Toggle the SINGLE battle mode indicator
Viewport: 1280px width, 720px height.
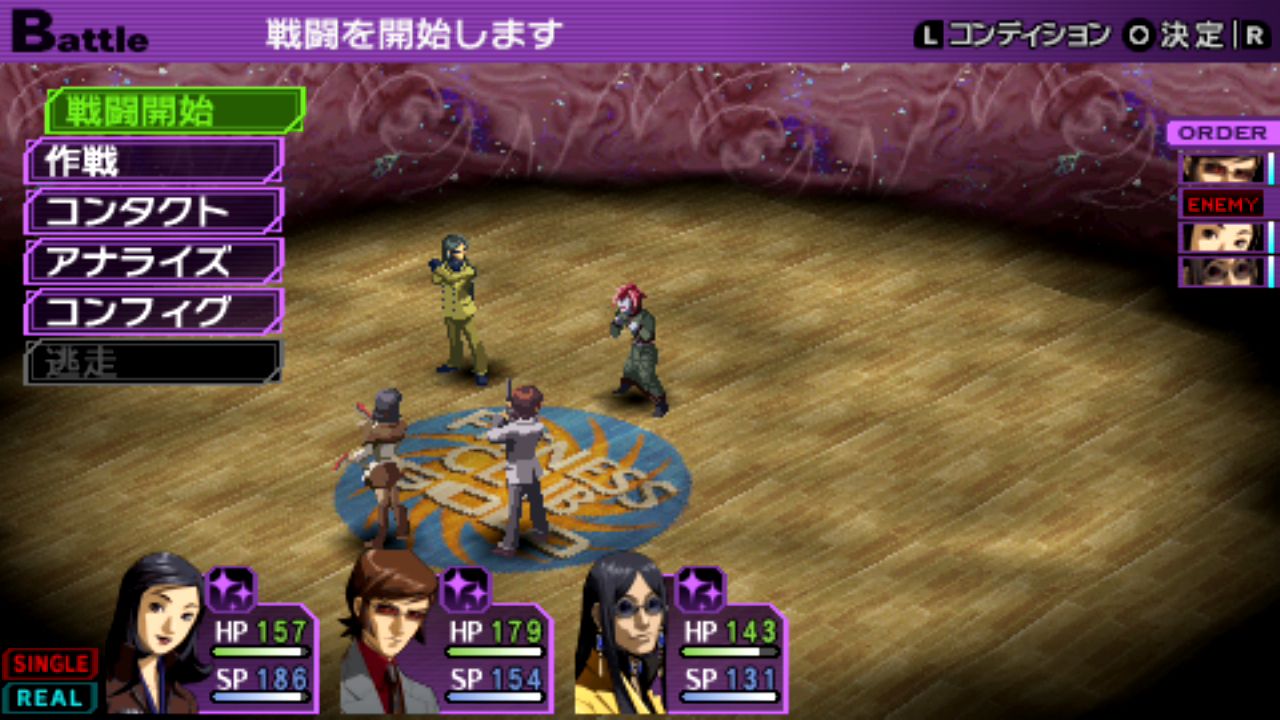click(50, 664)
